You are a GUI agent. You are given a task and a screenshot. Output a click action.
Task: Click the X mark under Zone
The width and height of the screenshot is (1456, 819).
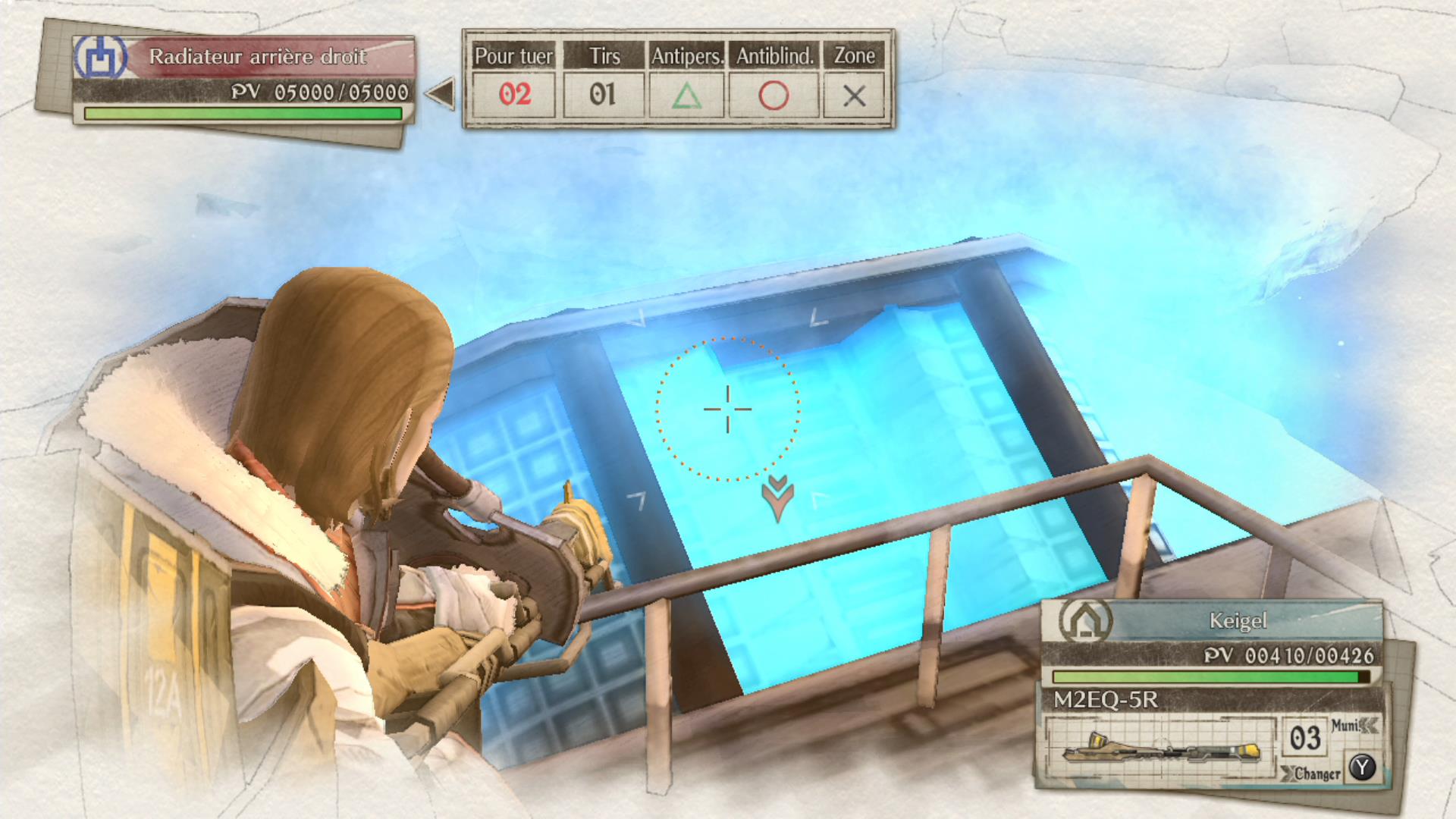(854, 96)
